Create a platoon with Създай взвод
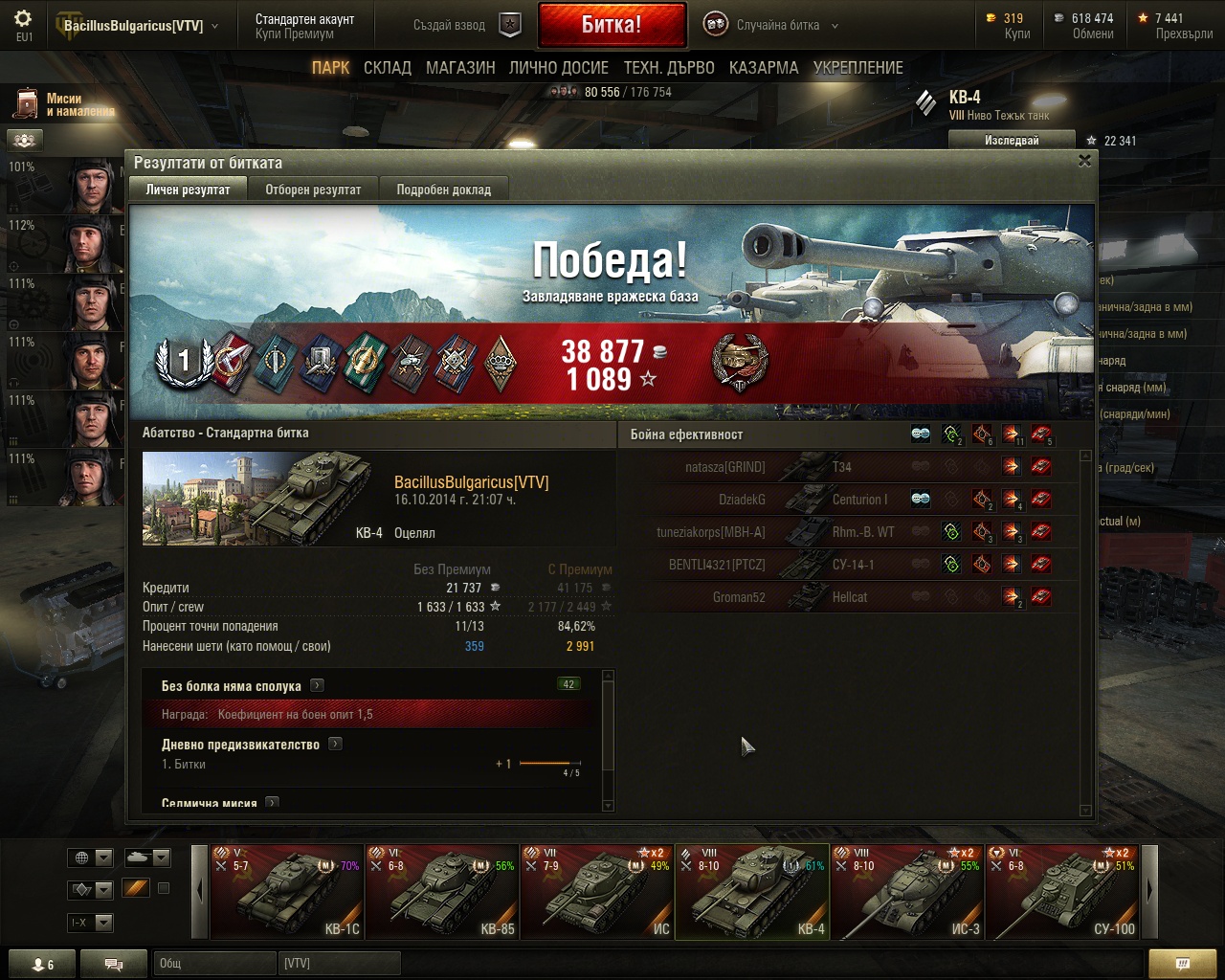 467,26
